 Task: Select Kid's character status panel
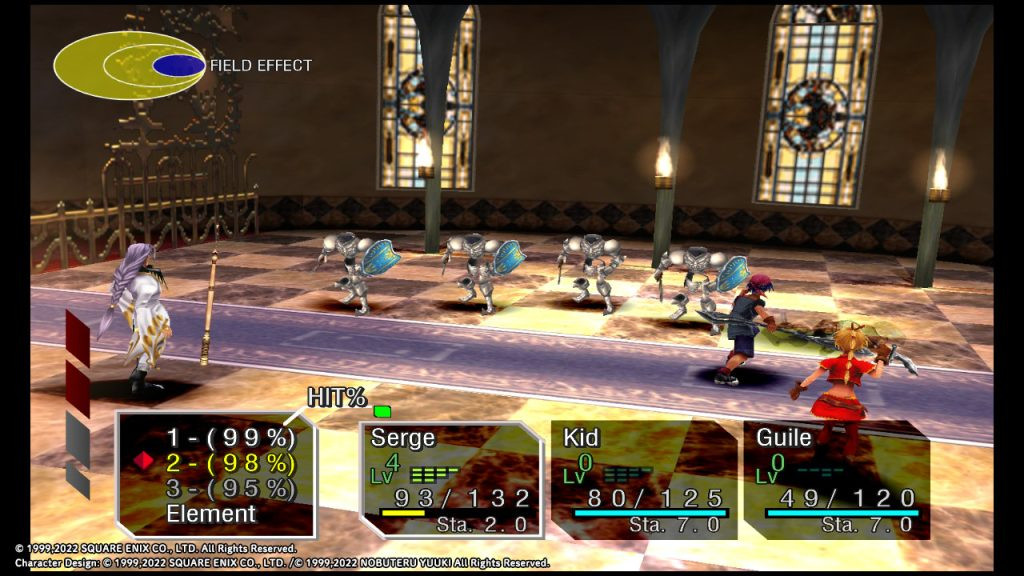point(643,480)
